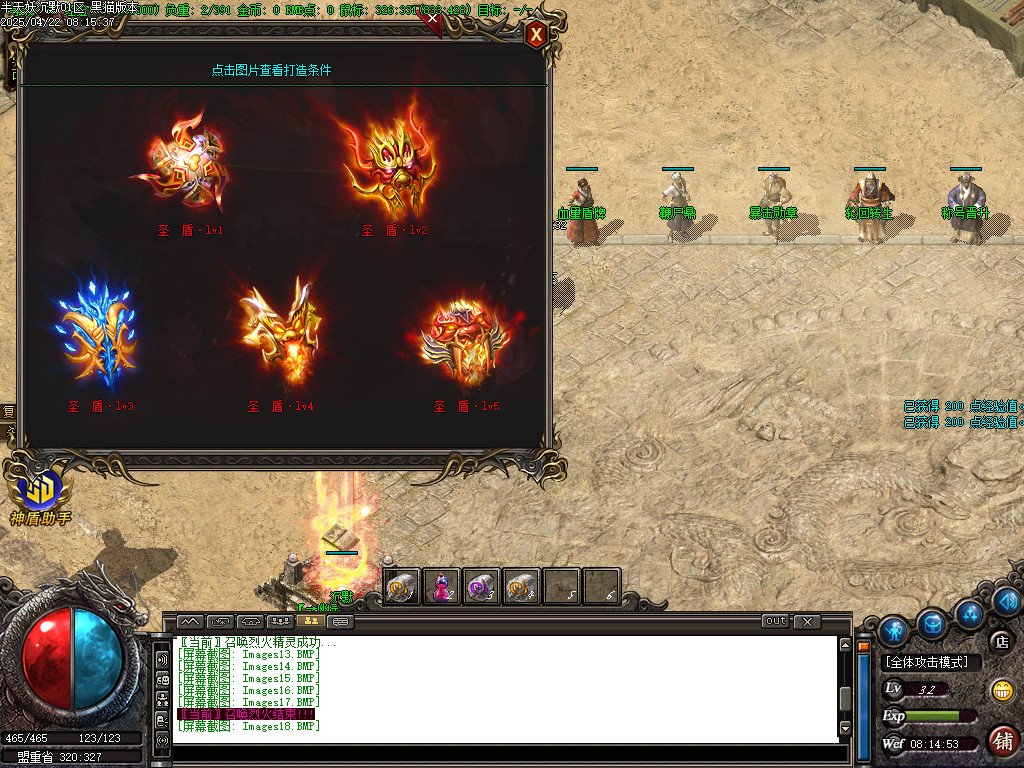1024x768 pixels.
Task: Close the chat panel with its X
Action: [807, 621]
